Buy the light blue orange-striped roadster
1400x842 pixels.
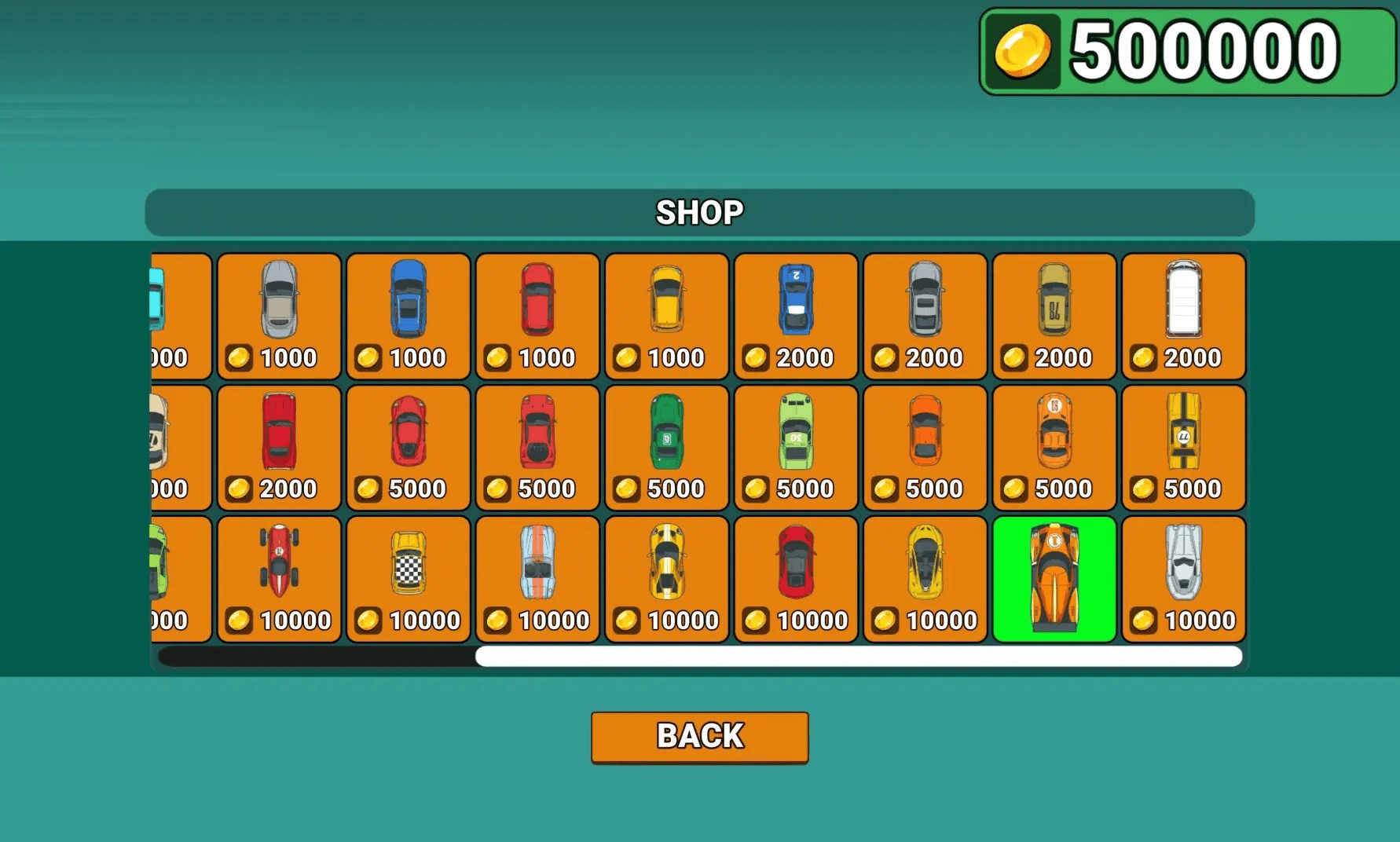point(537,578)
